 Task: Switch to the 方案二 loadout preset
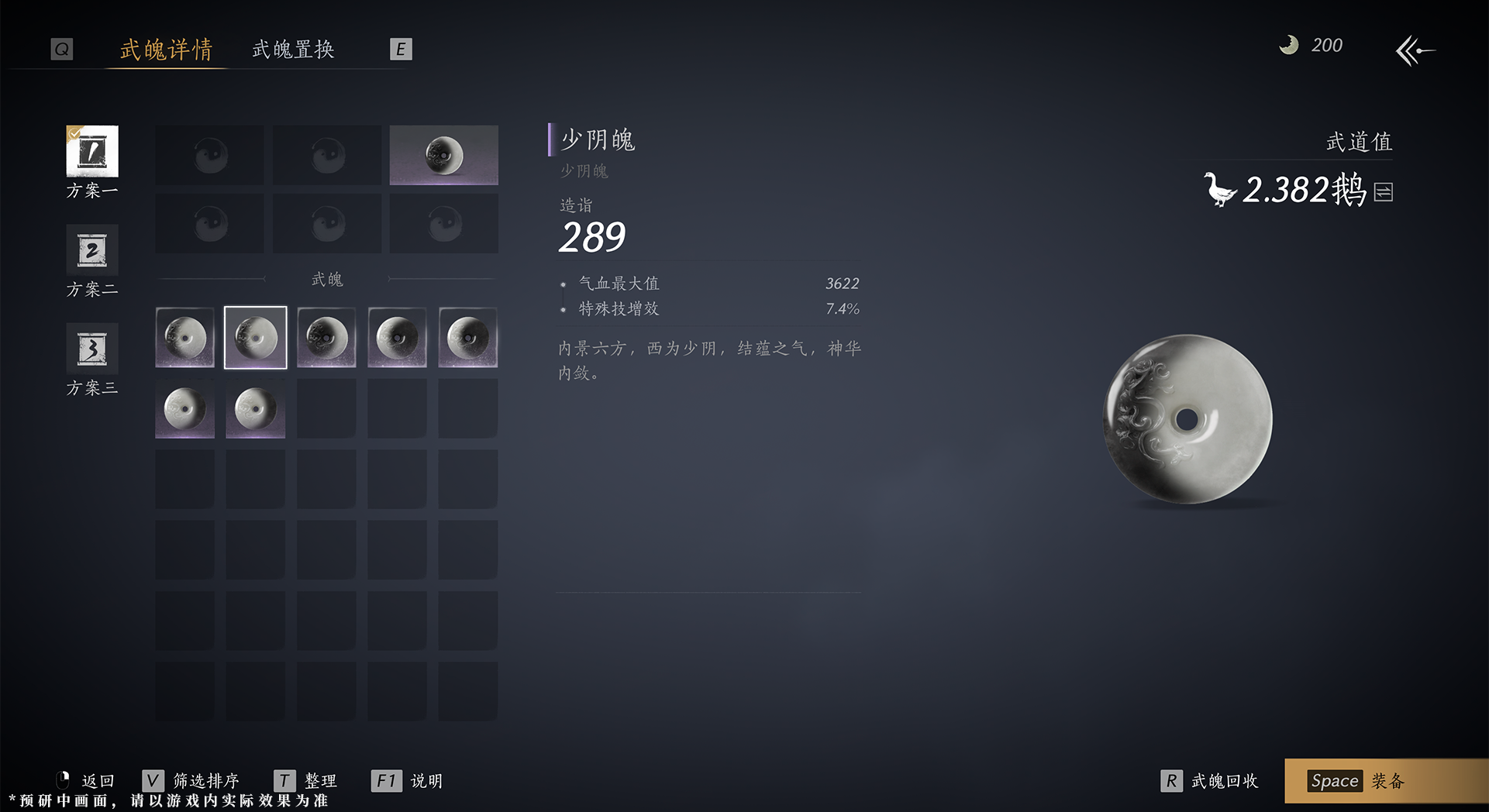[92, 251]
